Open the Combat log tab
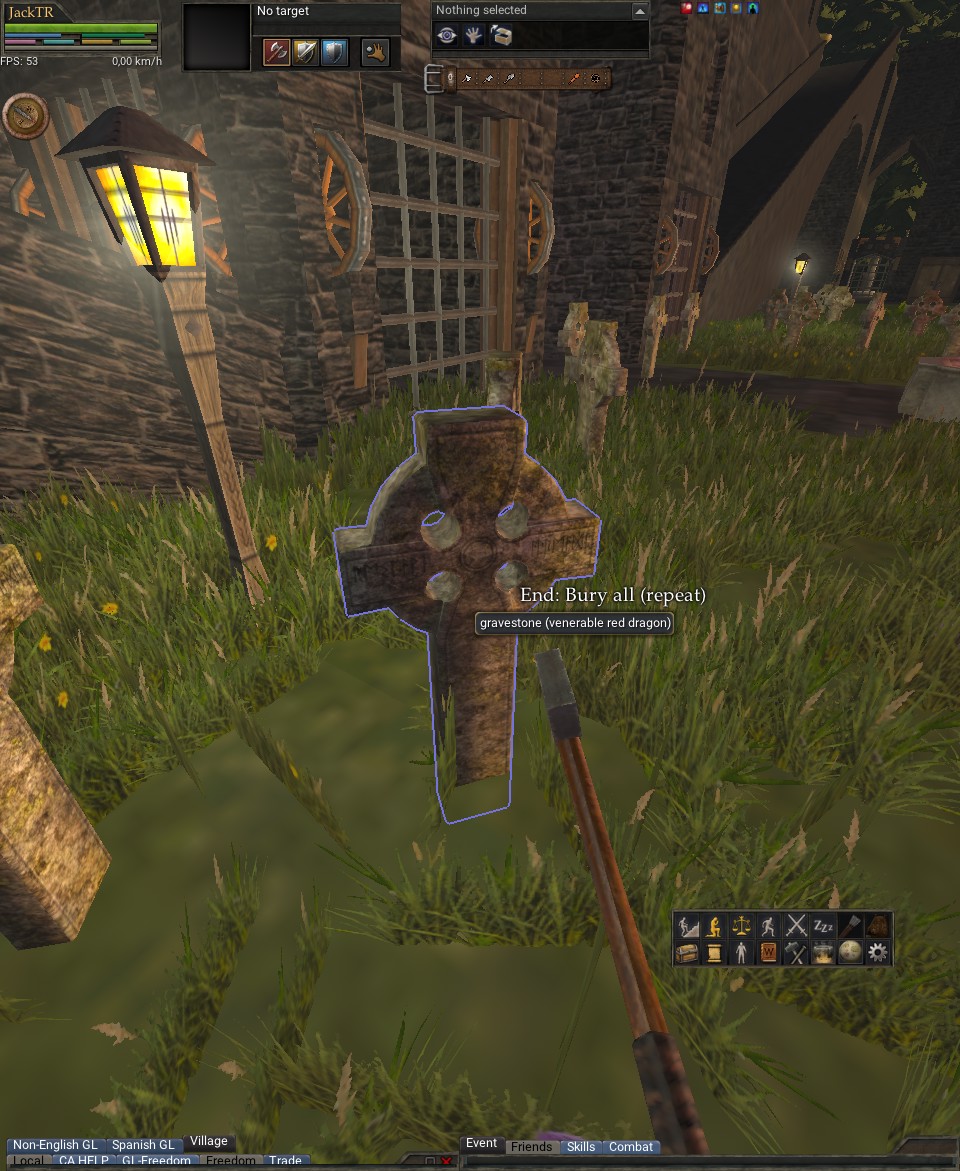Image resolution: width=960 pixels, height=1171 pixels. coord(631,1147)
